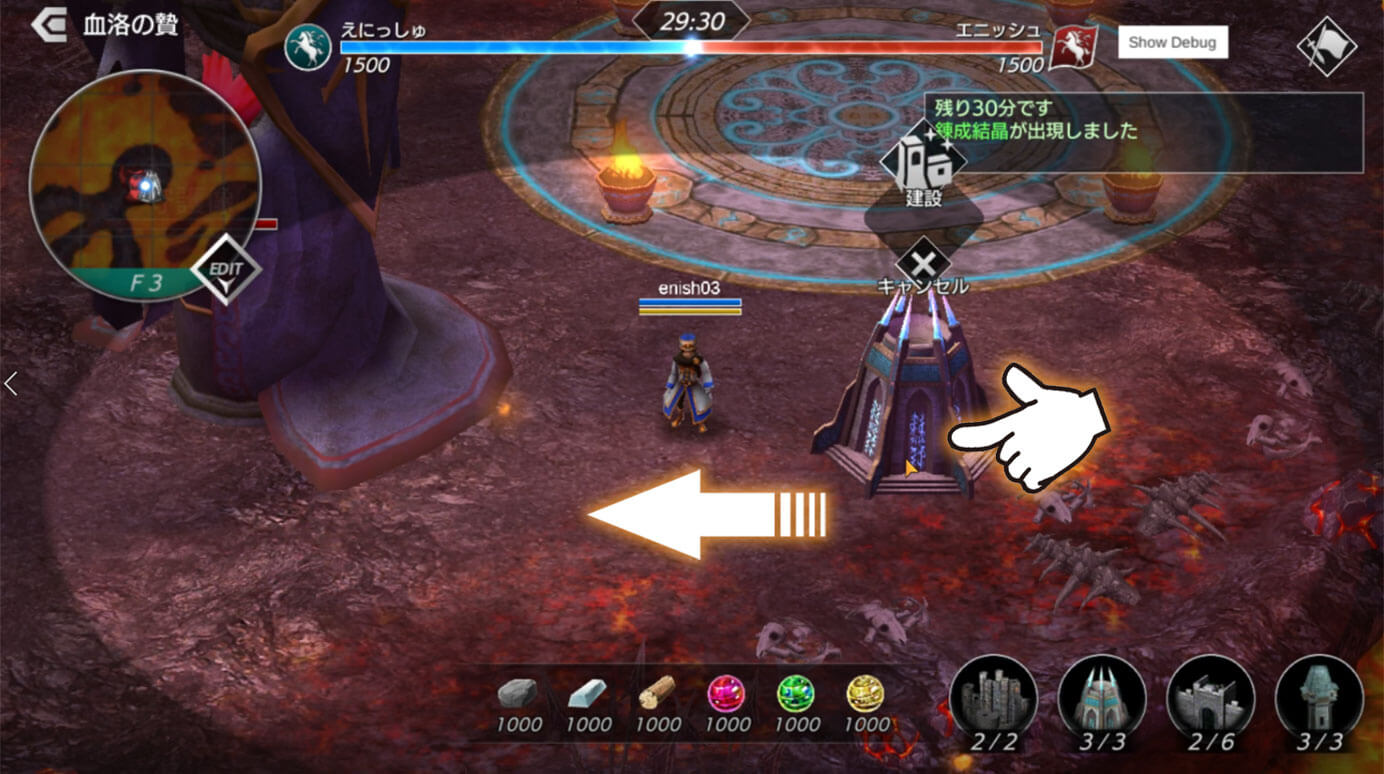Pick the teal-roofed watchtower building icon
This screenshot has height=774, width=1384.
click(x=1319, y=696)
